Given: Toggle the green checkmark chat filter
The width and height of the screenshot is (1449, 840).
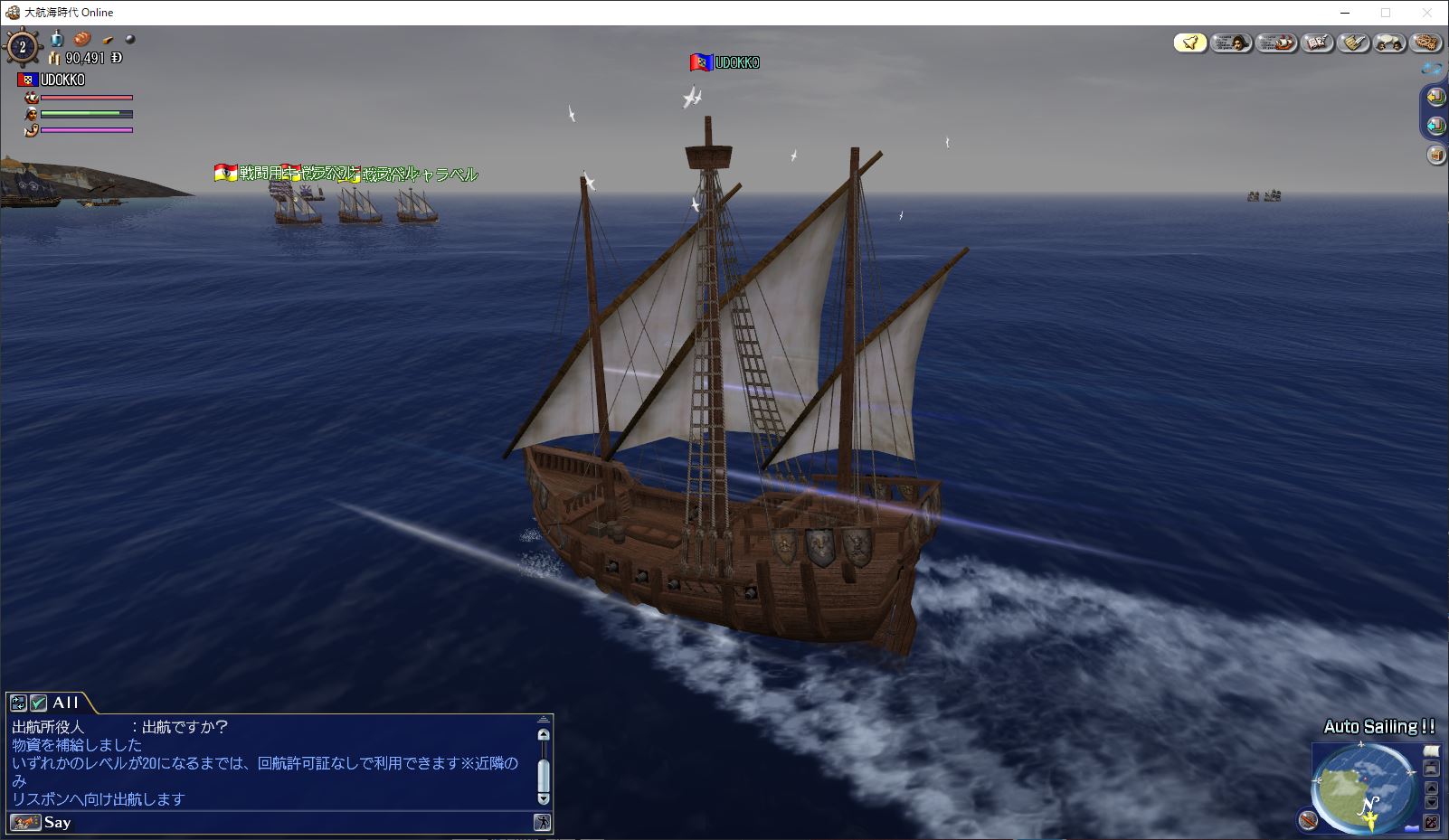Looking at the screenshot, I should point(39,703).
